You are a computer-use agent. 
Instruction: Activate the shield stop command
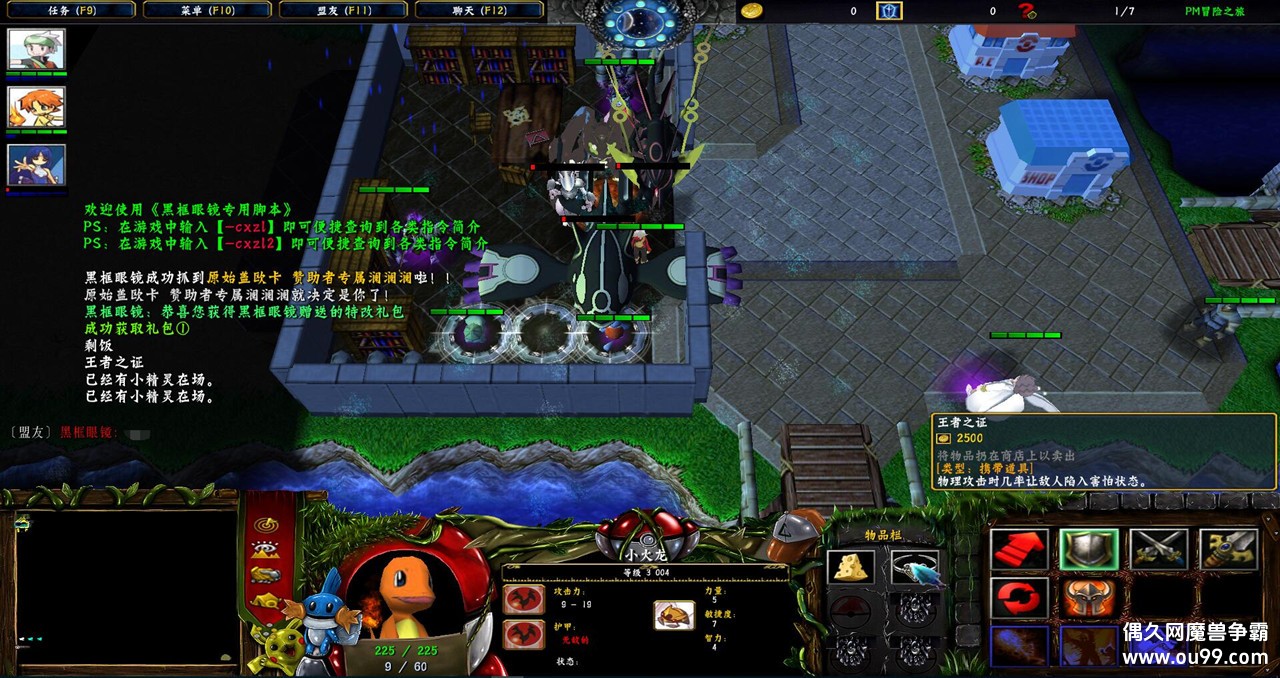point(1088,550)
